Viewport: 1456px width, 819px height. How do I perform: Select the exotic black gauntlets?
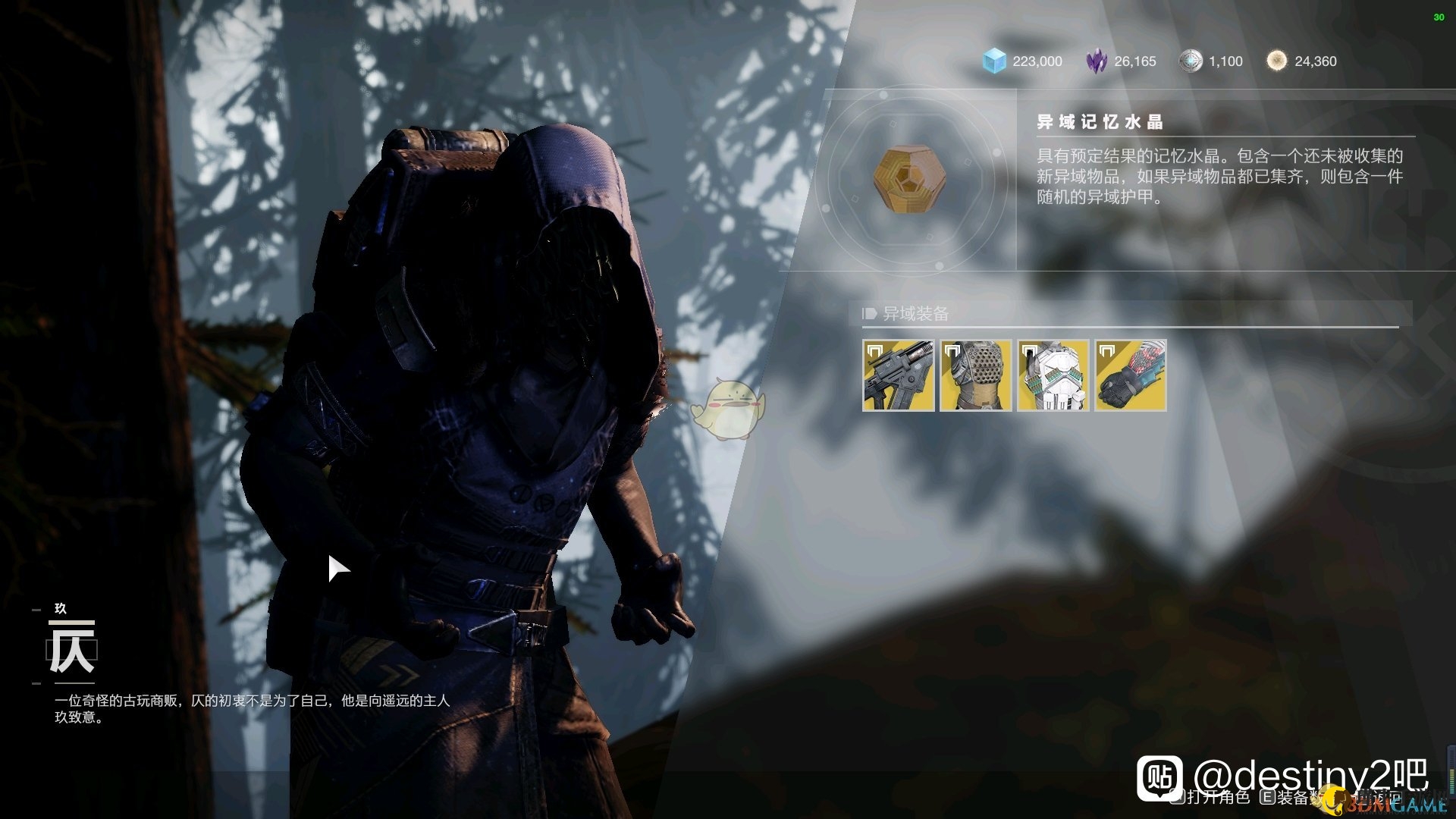point(1131,375)
